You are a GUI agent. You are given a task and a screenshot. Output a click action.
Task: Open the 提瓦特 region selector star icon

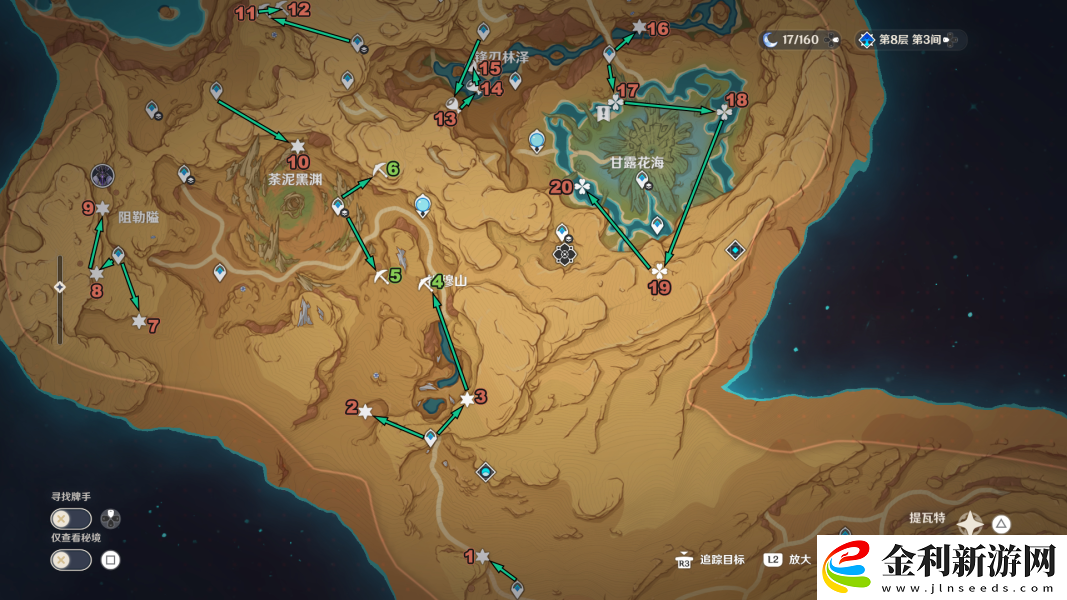(970, 523)
